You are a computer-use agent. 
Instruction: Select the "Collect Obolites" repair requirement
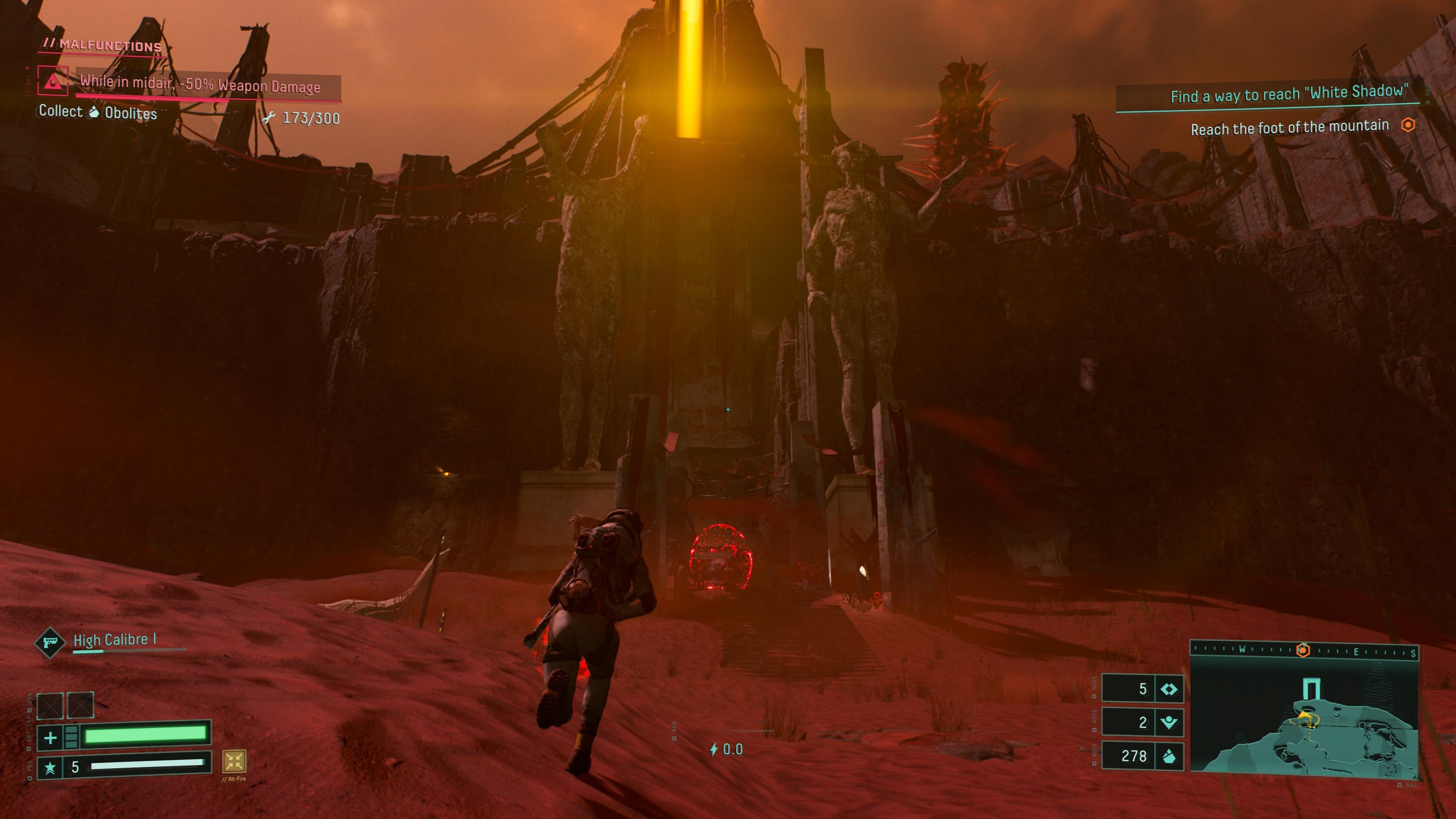(98, 112)
